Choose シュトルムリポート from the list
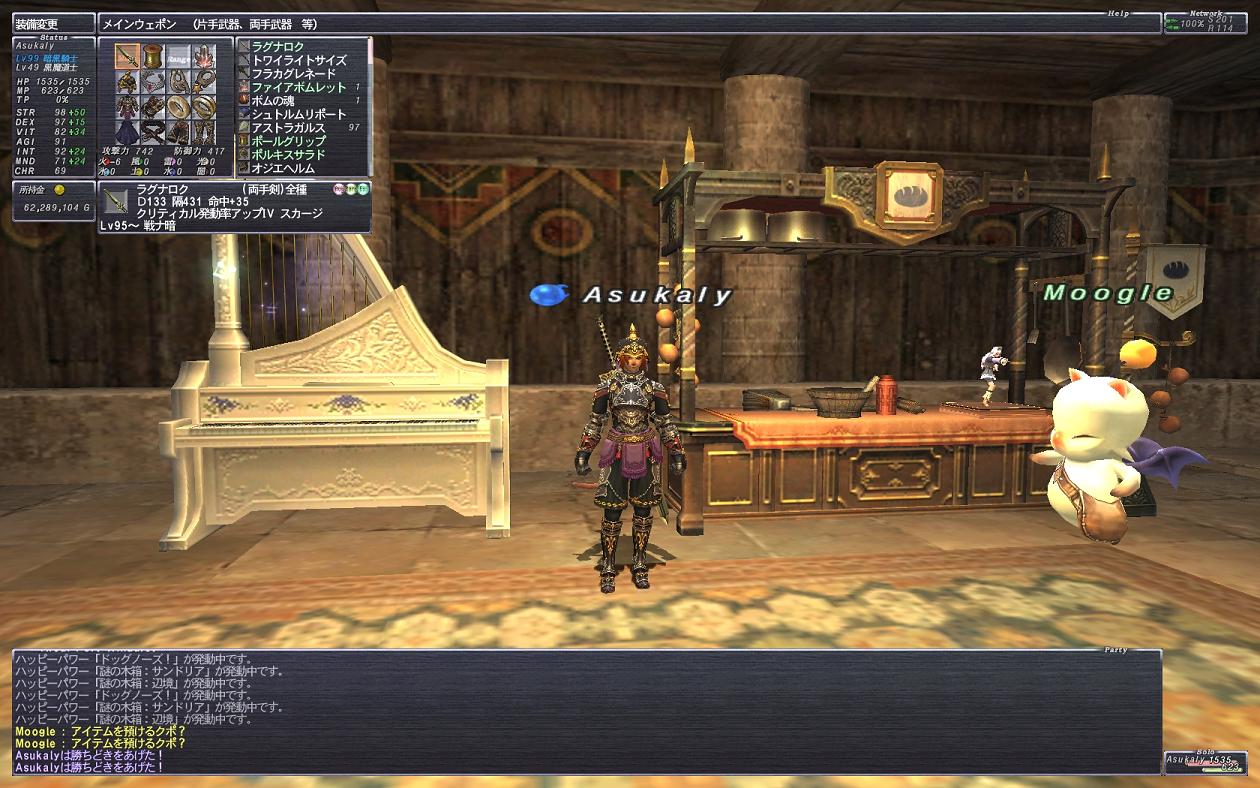1260x788 pixels. (299, 115)
